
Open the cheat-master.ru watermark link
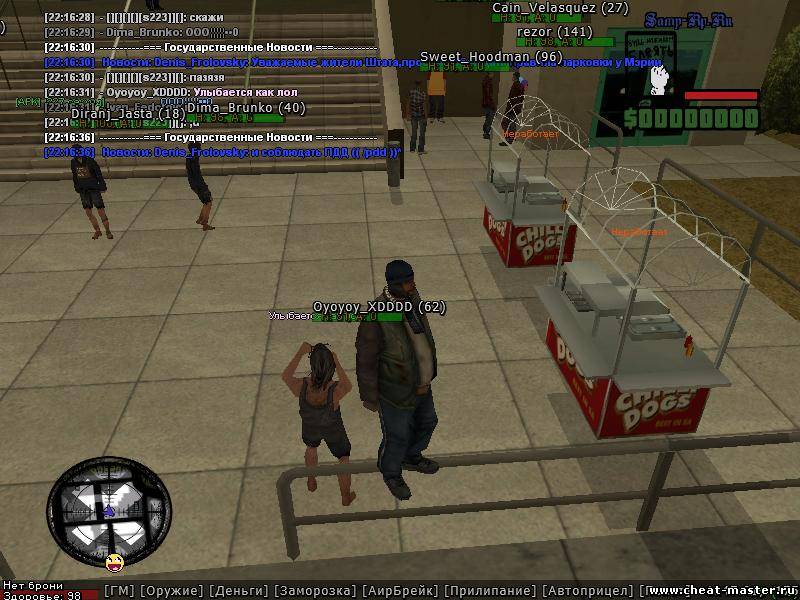pos(722,589)
